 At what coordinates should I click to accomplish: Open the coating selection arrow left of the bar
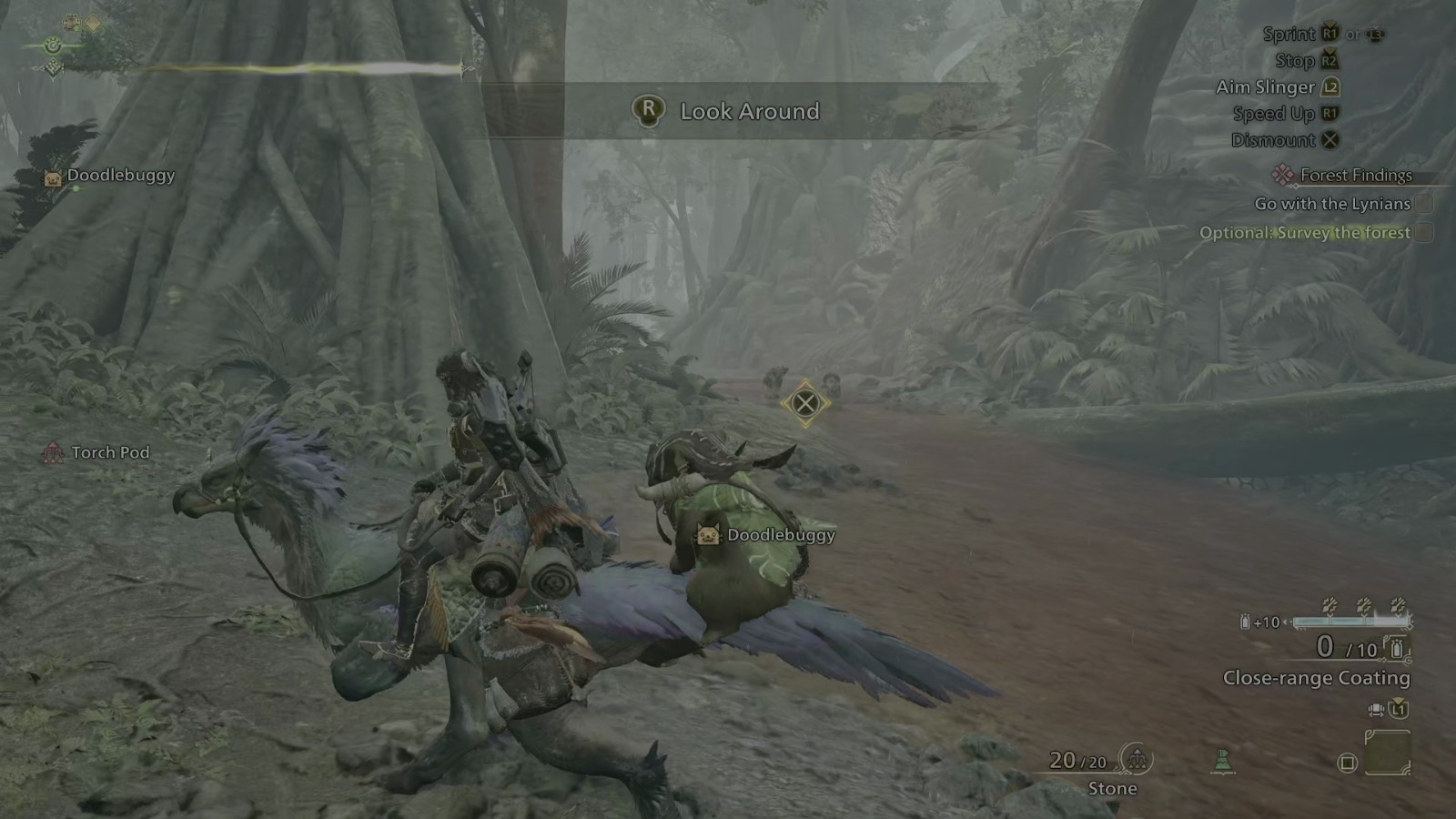coord(1288,622)
